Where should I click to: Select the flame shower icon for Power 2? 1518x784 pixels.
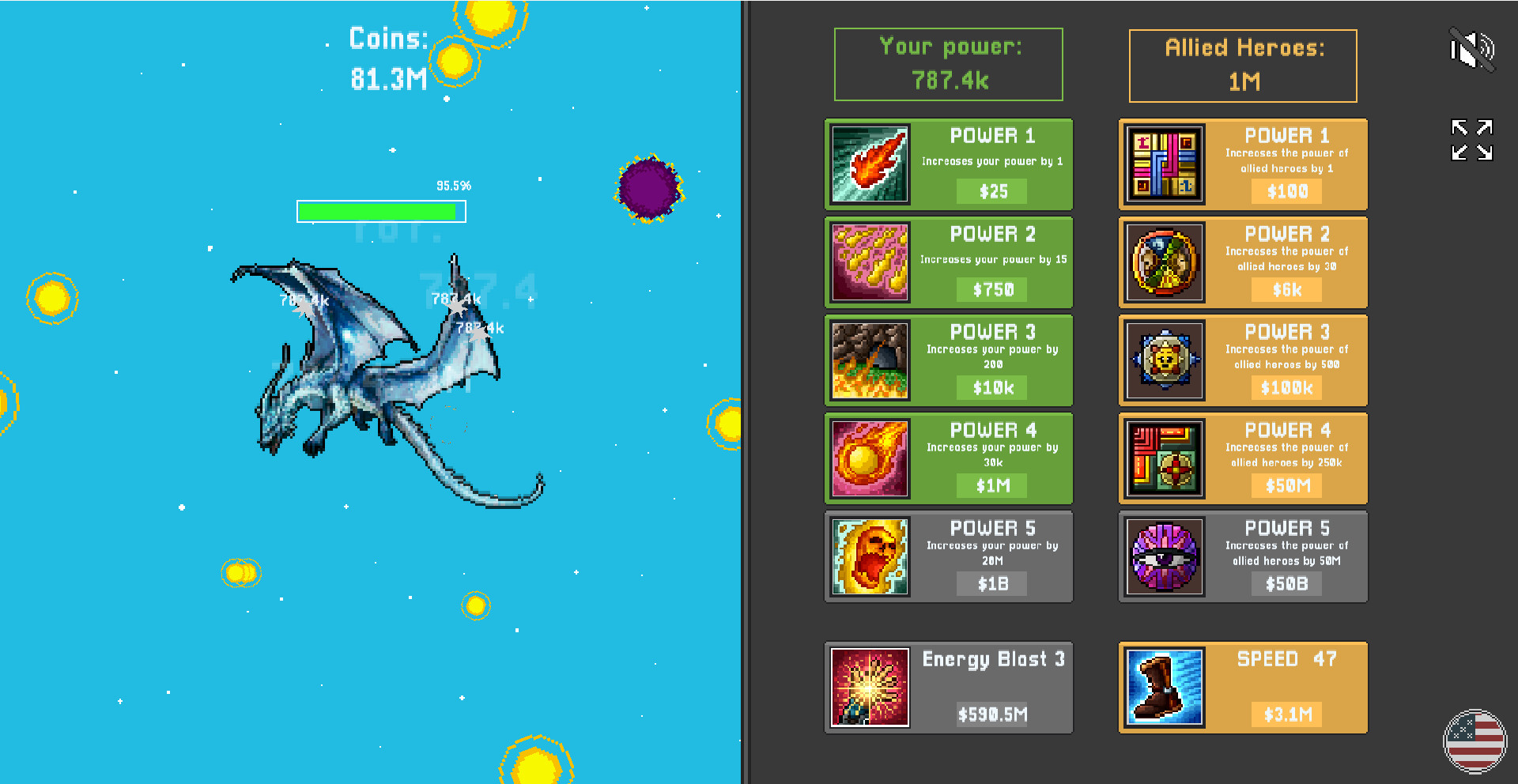coord(869,262)
